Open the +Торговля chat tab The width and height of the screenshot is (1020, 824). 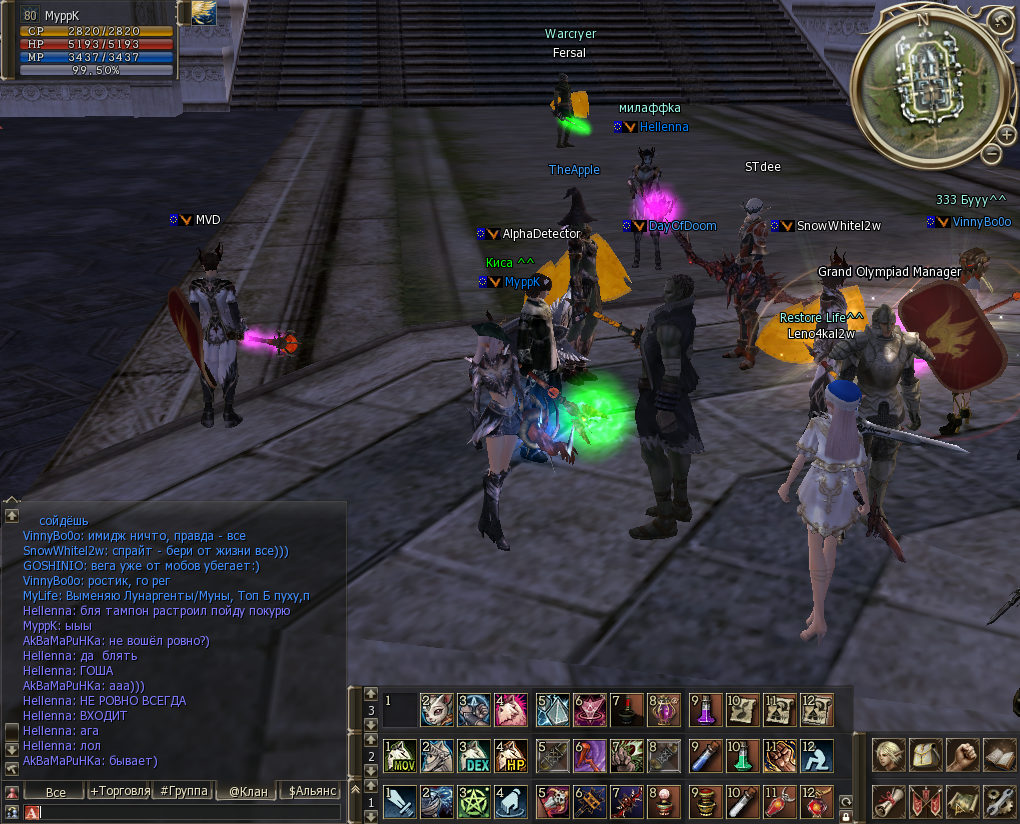(119, 791)
